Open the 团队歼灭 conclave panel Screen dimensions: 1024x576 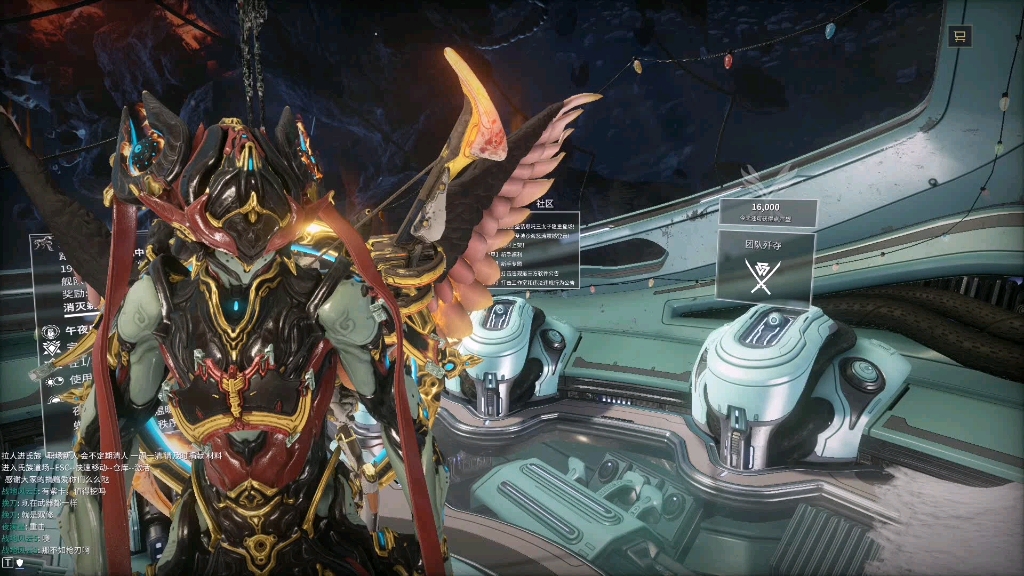tap(766, 267)
